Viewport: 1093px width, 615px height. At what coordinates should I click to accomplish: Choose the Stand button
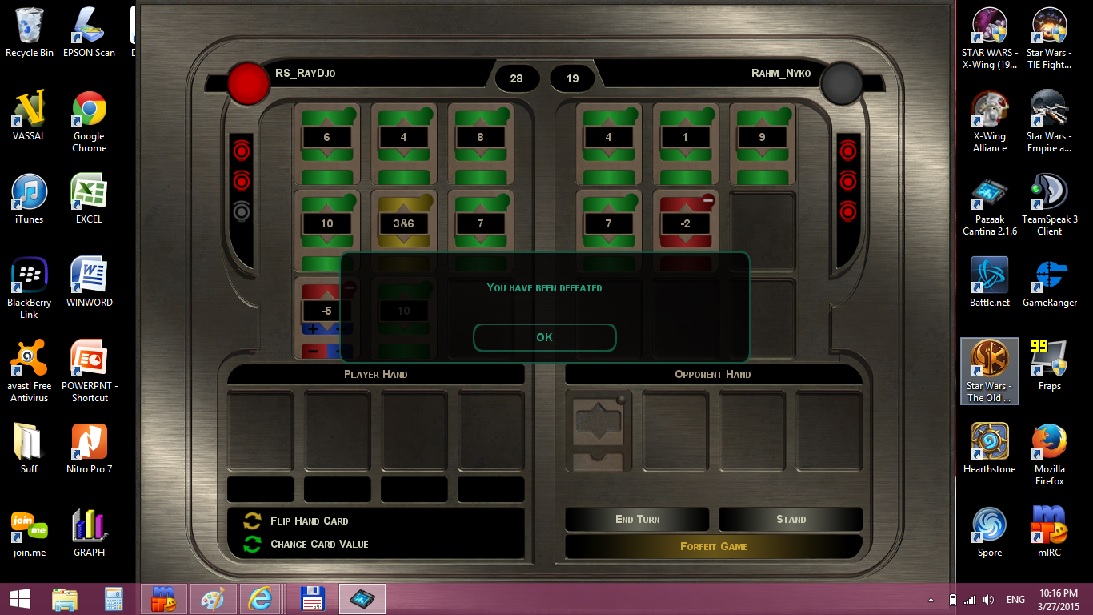tap(790, 520)
